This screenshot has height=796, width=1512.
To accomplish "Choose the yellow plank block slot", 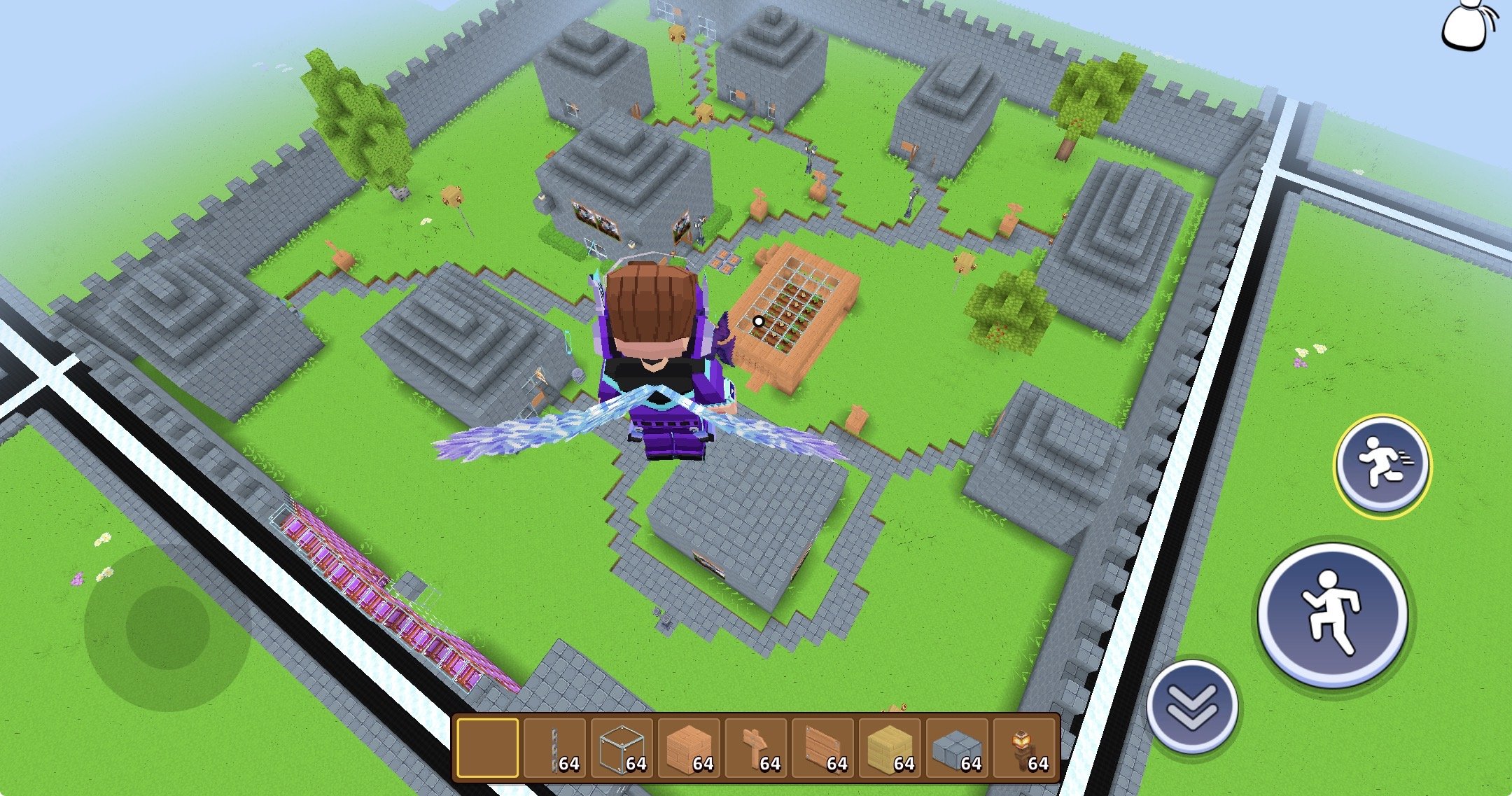I will pyautogui.click(x=890, y=748).
